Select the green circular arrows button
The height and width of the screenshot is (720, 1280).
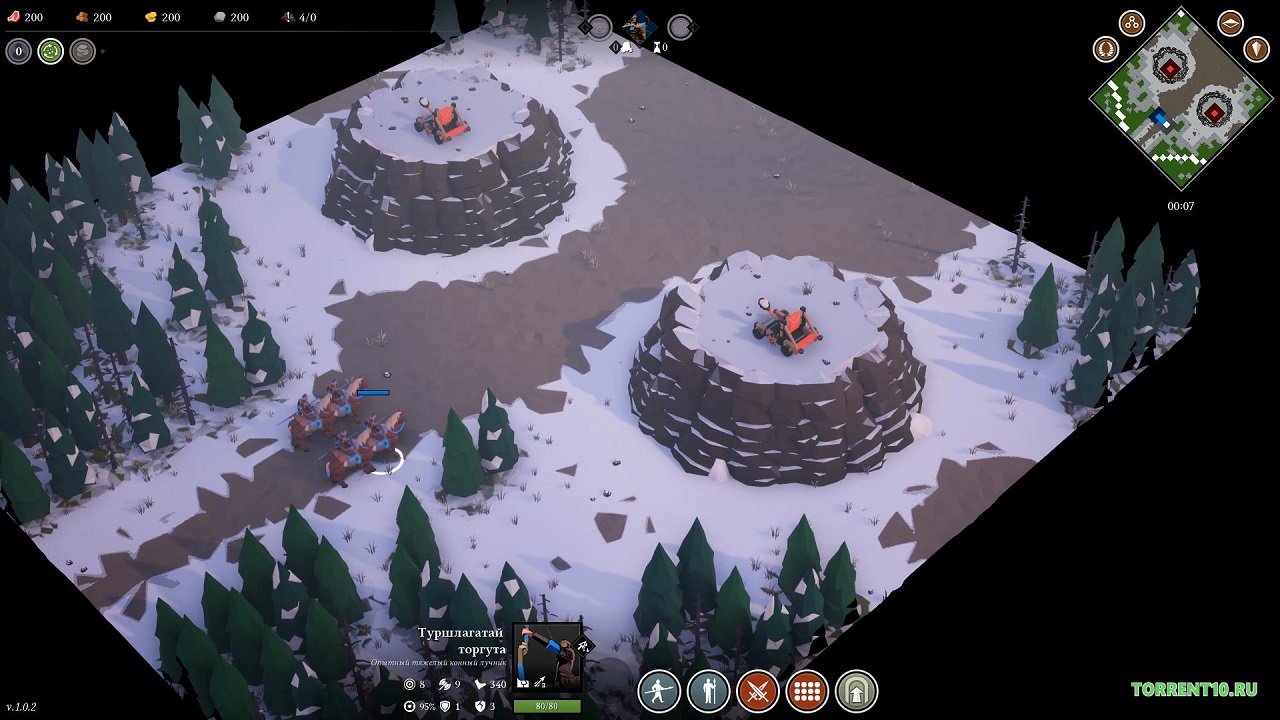point(51,51)
